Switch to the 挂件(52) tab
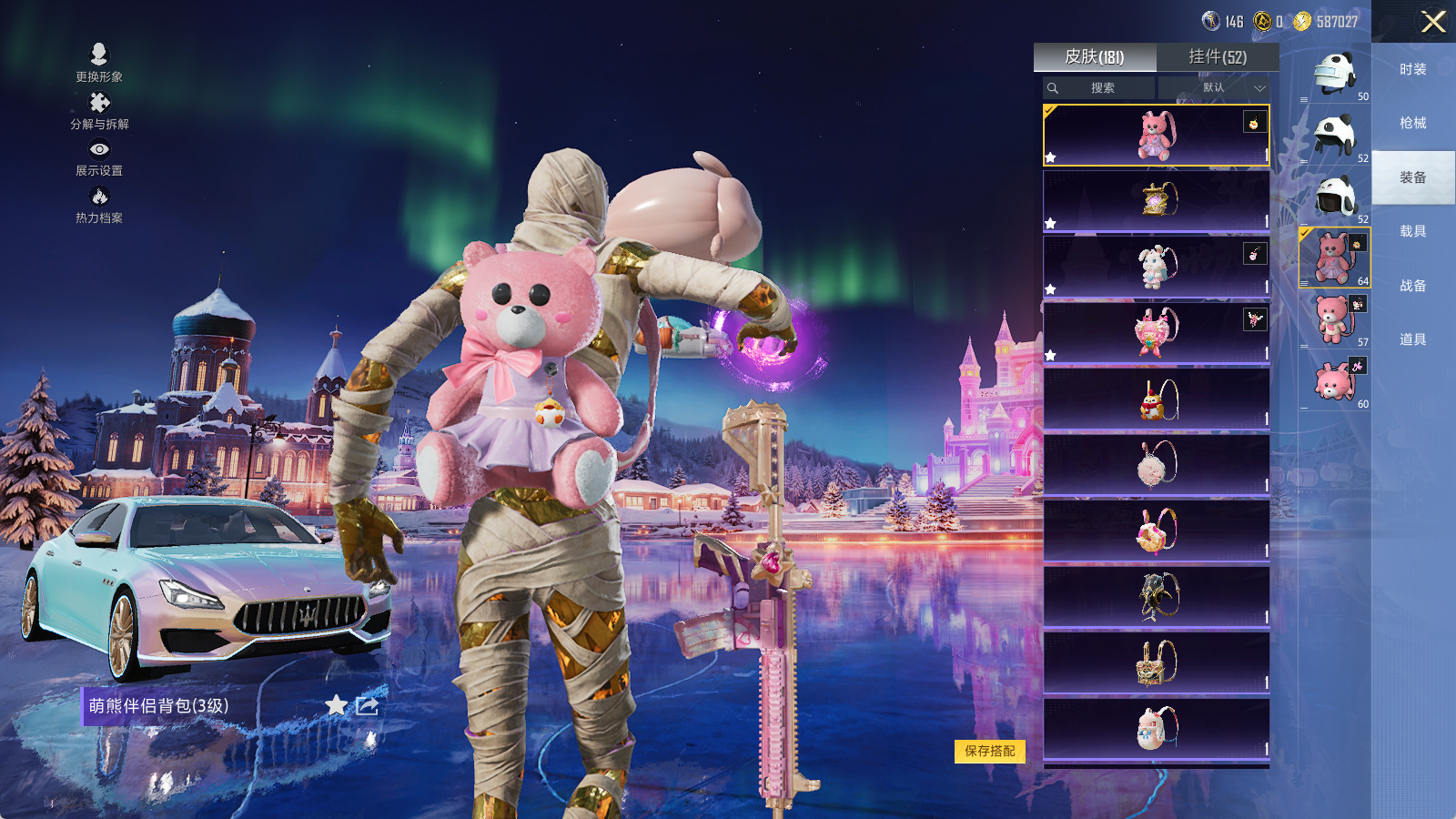Viewport: 1456px width, 819px height. [x=1218, y=57]
